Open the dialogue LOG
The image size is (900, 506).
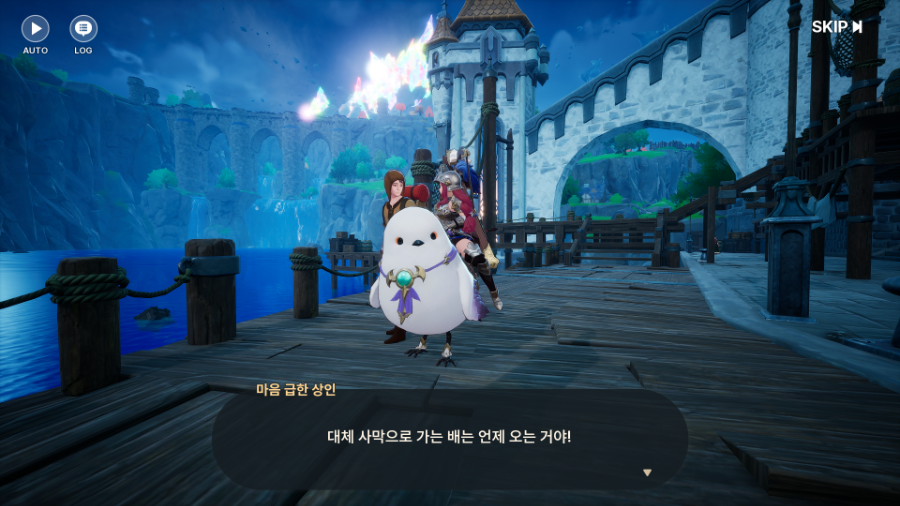click(x=83, y=29)
